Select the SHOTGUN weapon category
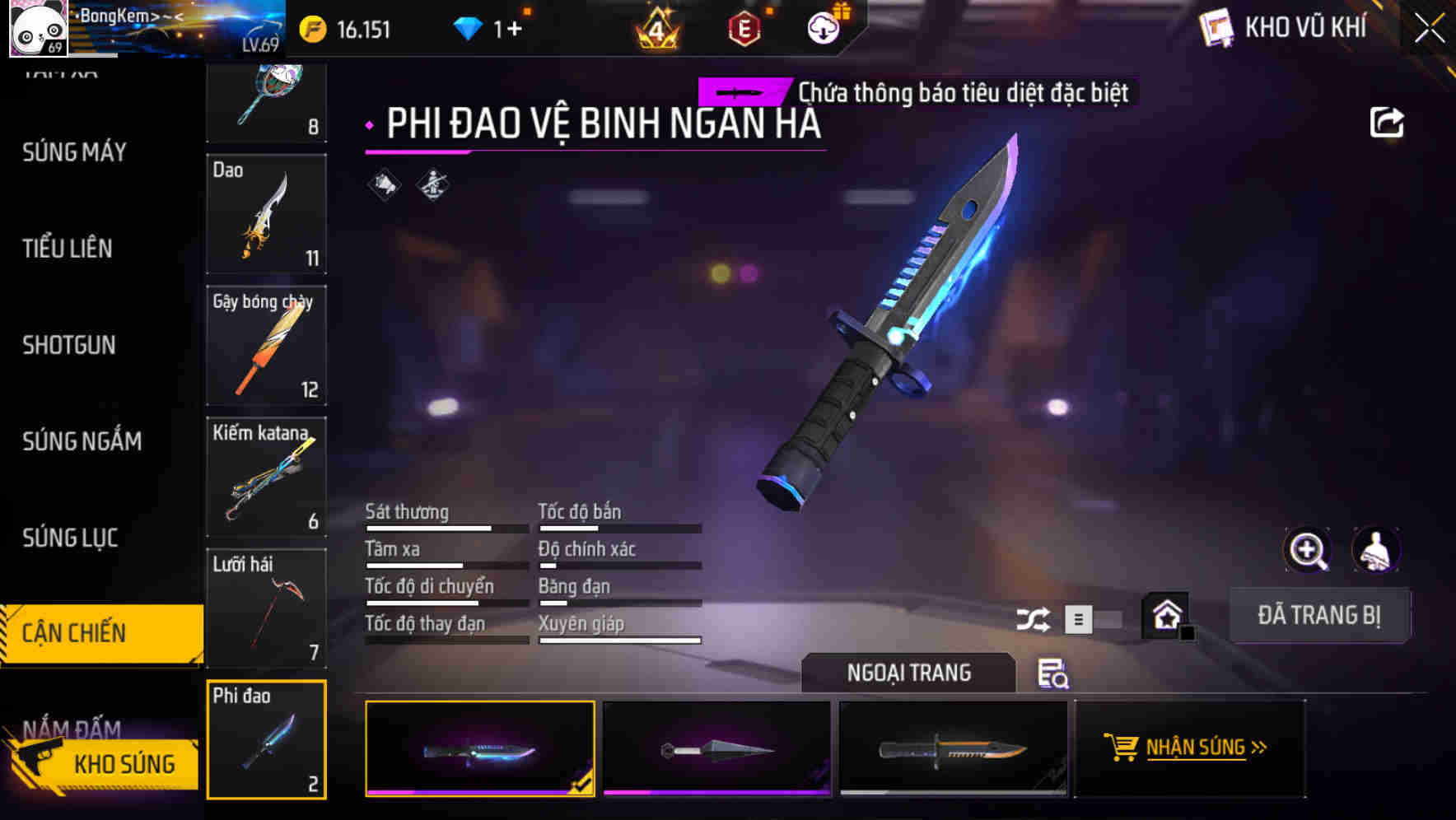Screen dimensions: 1456x820 [x=68, y=345]
